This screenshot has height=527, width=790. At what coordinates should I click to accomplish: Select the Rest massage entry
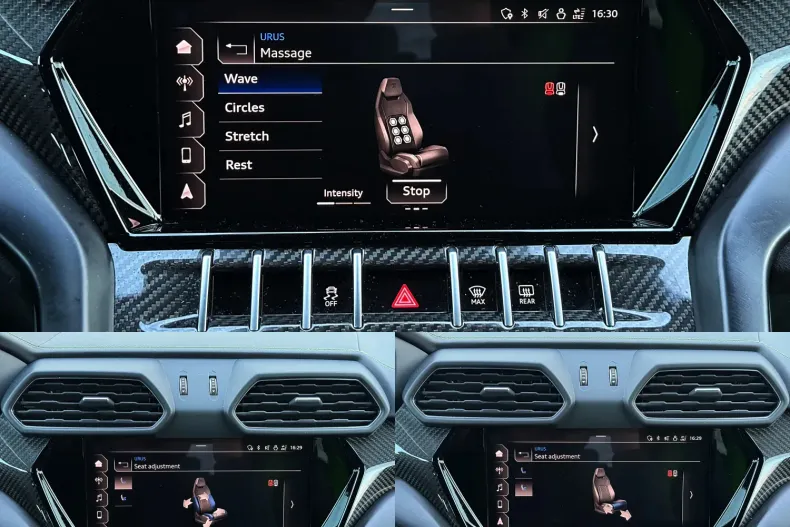(x=268, y=165)
